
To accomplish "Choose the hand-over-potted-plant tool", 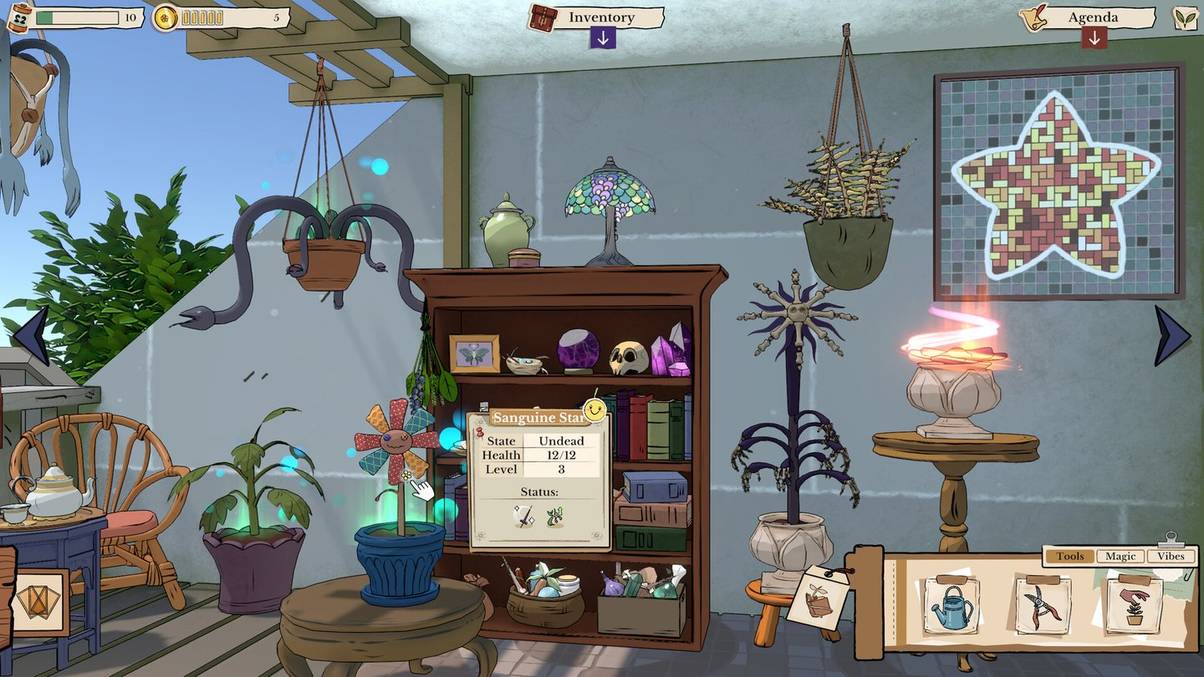I will pyautogui.click(x=1134, y=606).
